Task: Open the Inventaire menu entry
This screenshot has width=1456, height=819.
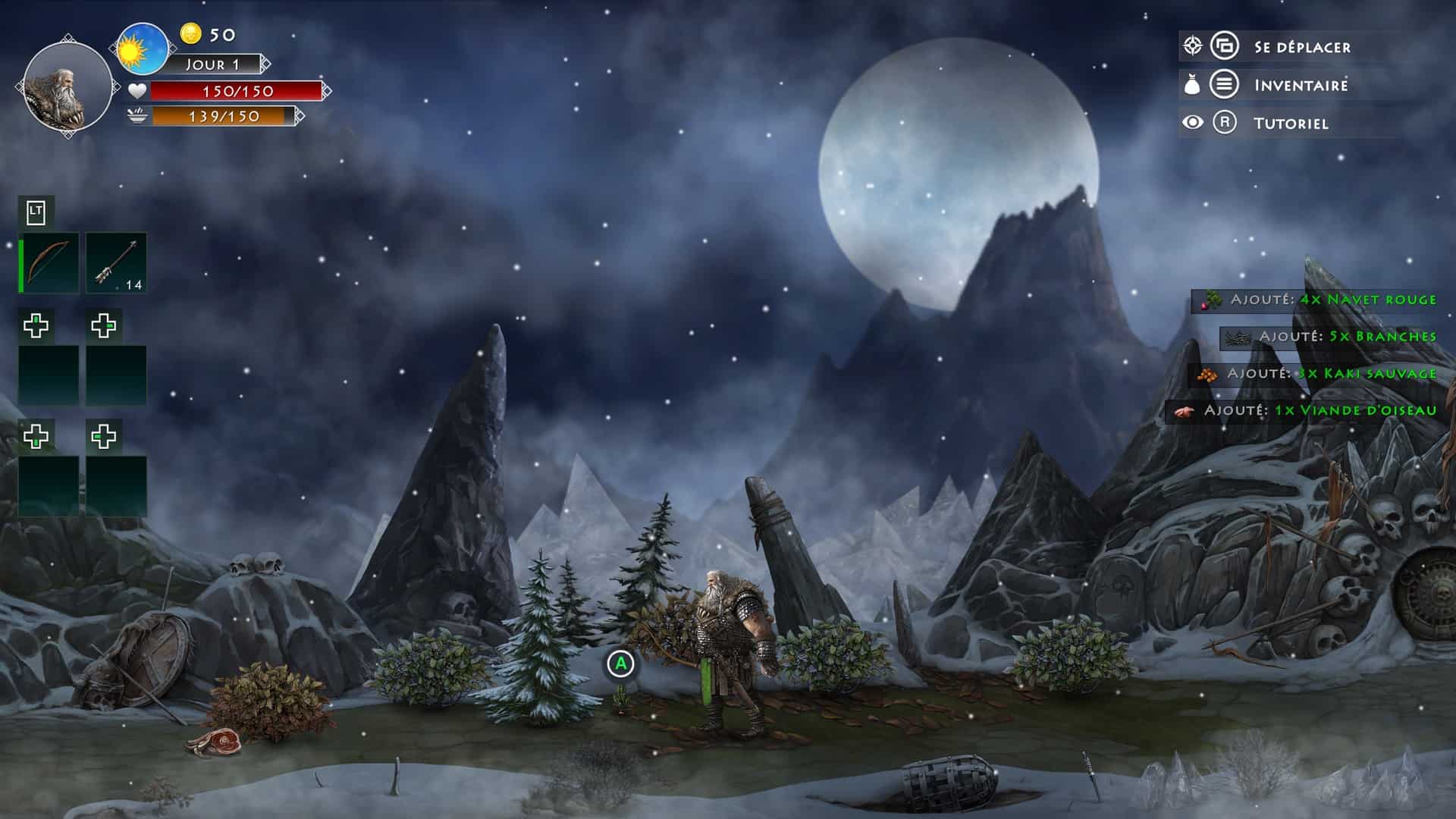Action: (1301, 85)
